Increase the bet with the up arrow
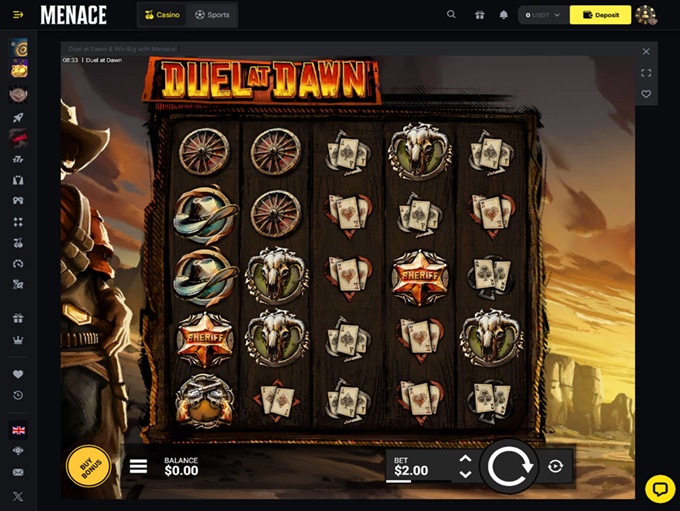This screenshot has height=511, width=680. (x=465, y=459)
